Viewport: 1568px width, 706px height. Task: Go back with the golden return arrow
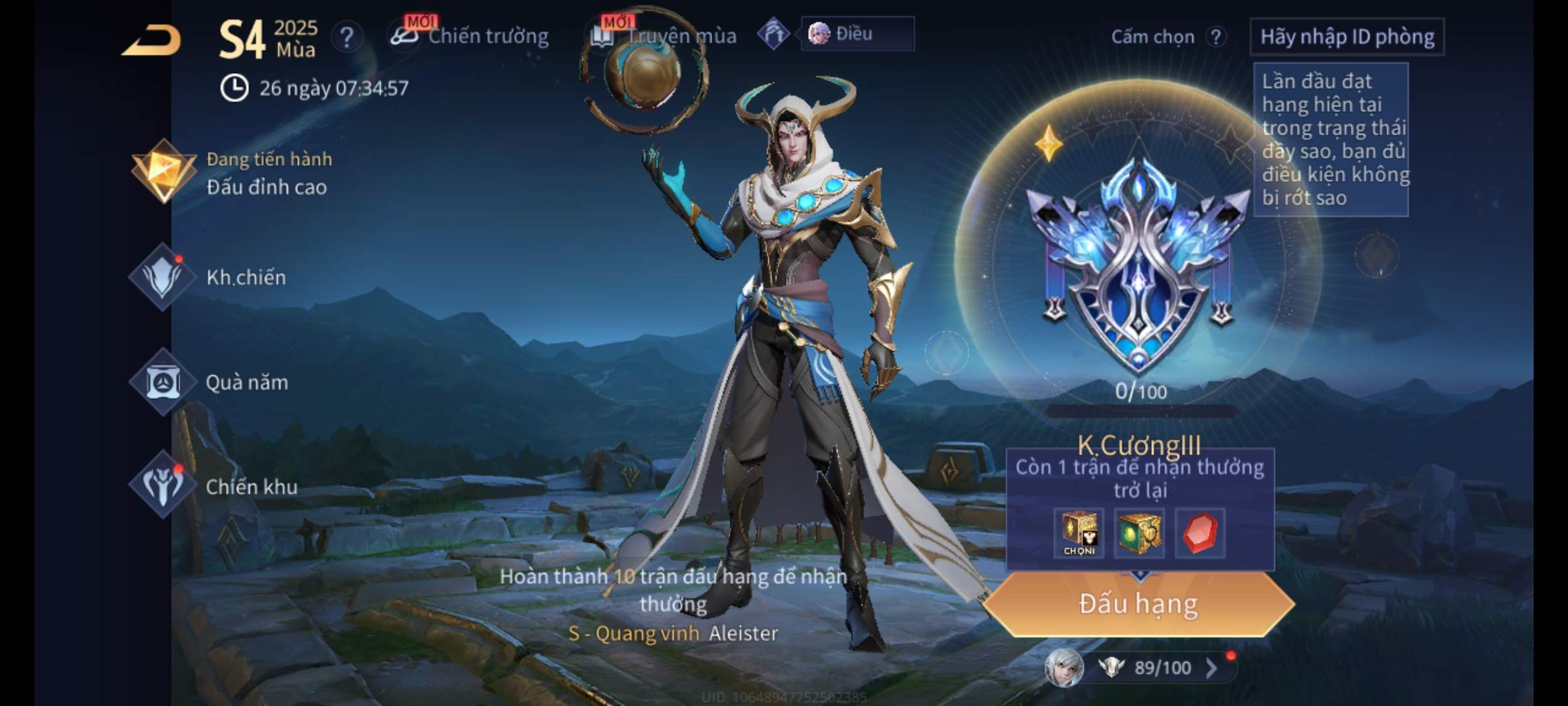pos(152,41)
